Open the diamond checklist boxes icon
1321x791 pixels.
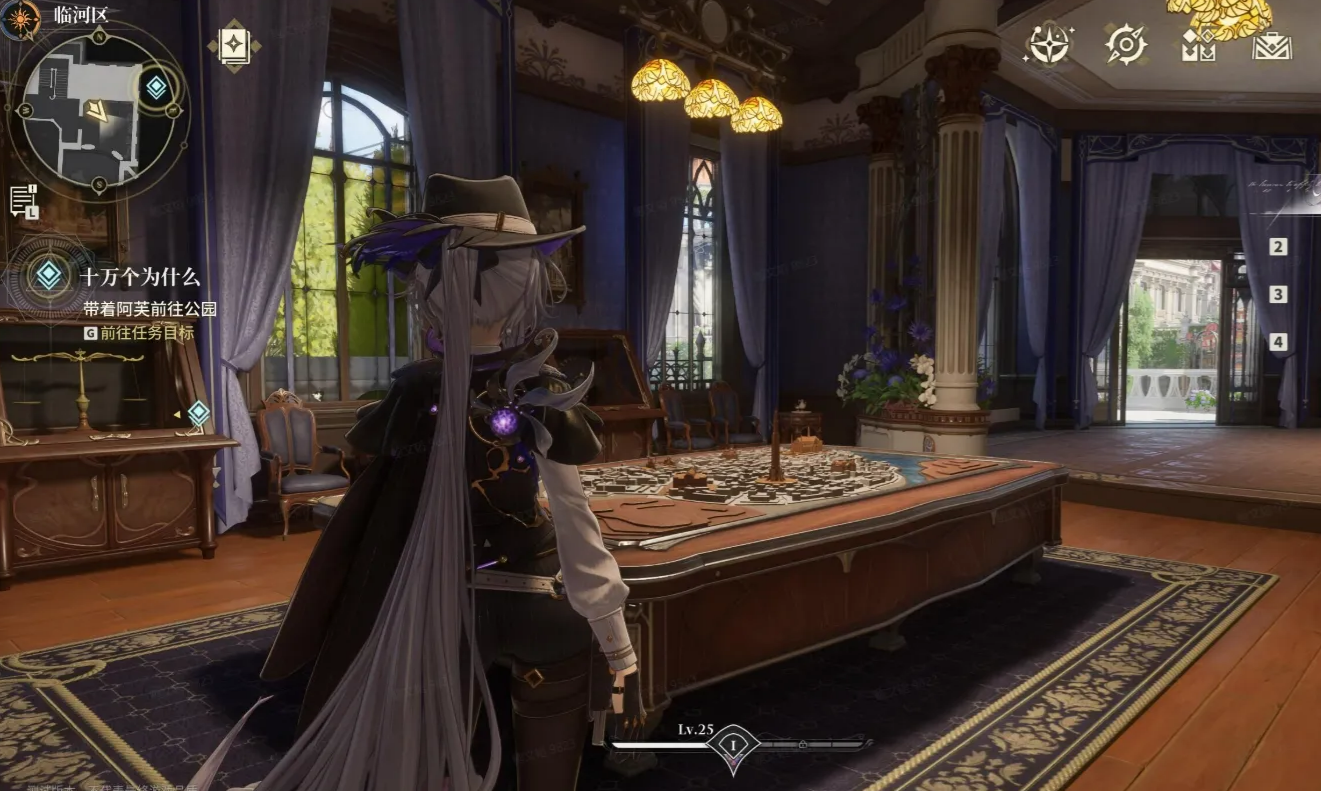click(1198, 45)
